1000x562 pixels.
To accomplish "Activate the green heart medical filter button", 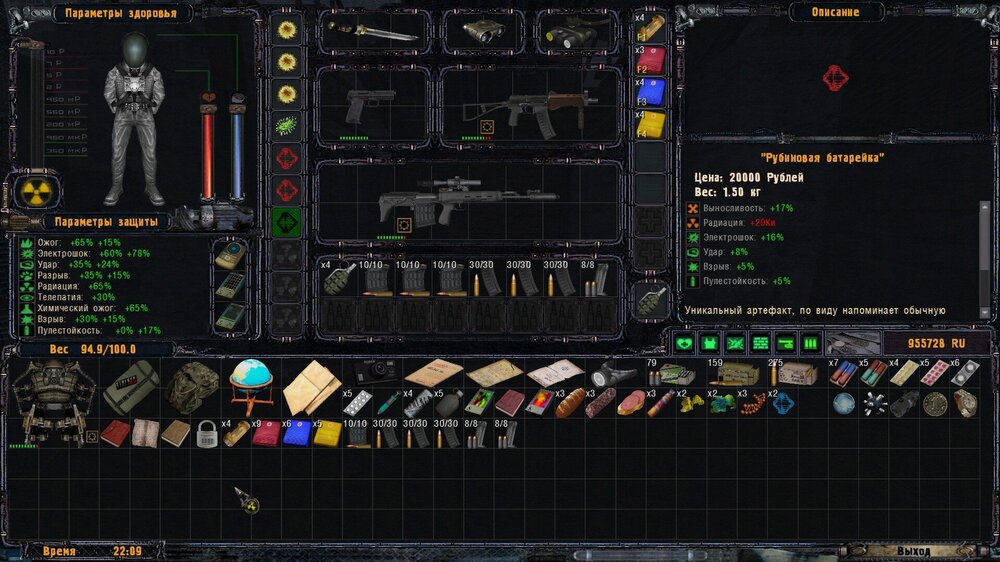I will [683, 344].
